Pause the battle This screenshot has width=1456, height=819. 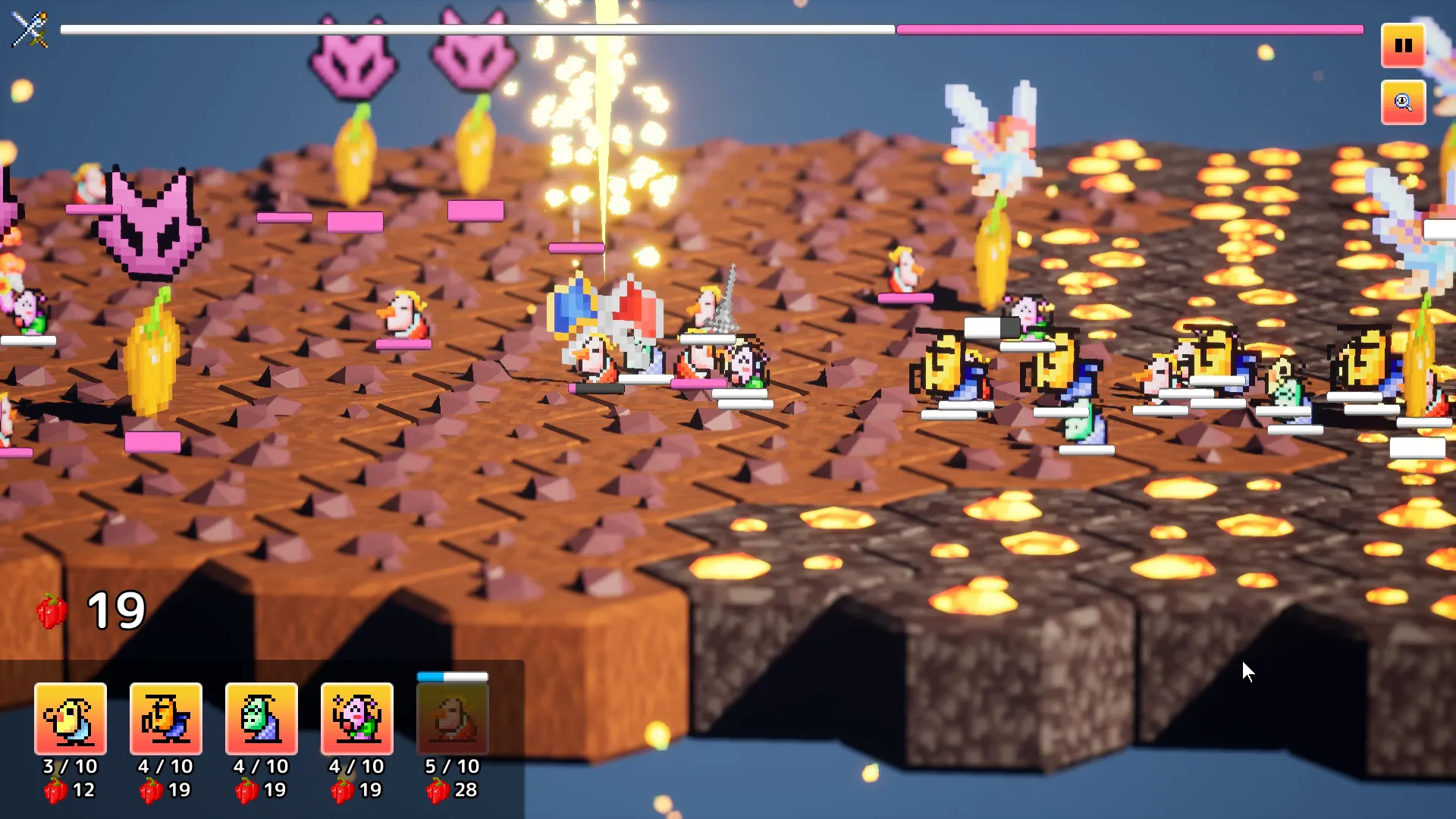coord(1403,45)
